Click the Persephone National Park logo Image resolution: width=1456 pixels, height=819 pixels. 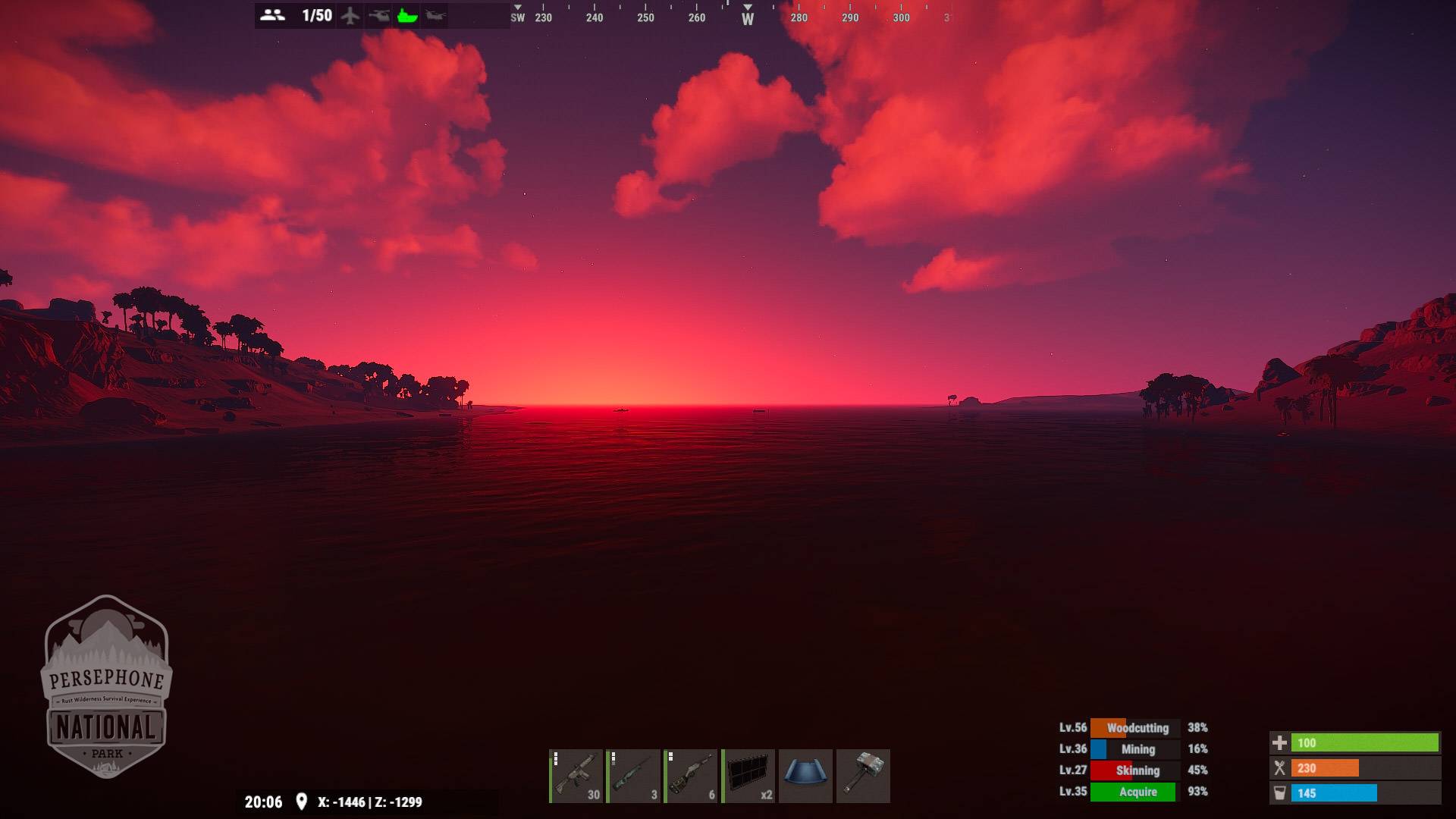(106, 687)
